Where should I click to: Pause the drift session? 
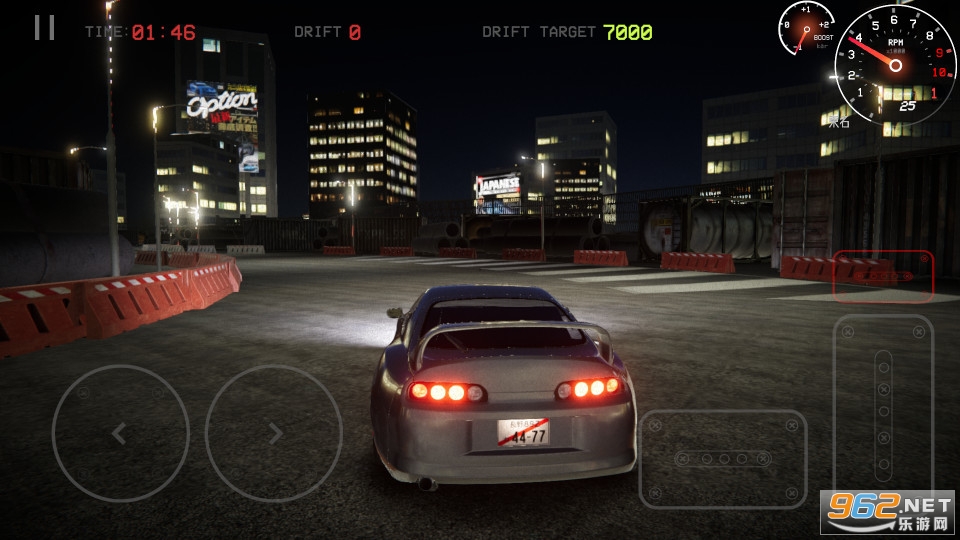pos(44,28)
